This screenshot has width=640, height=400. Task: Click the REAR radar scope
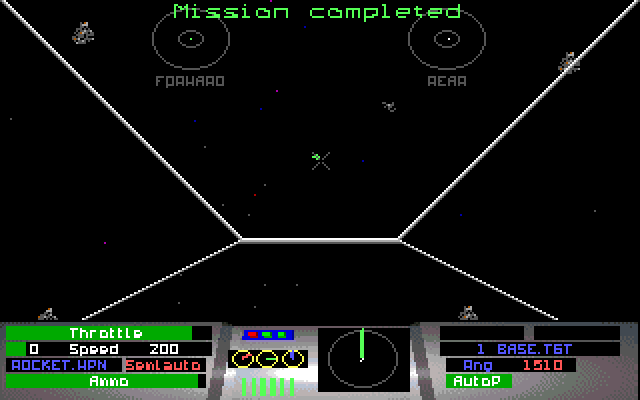click(x=446, y=40)
